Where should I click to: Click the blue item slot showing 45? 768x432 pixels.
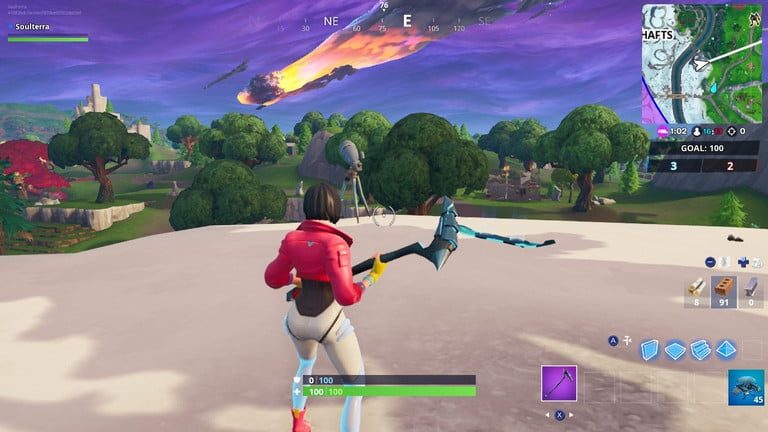[746, 387]
